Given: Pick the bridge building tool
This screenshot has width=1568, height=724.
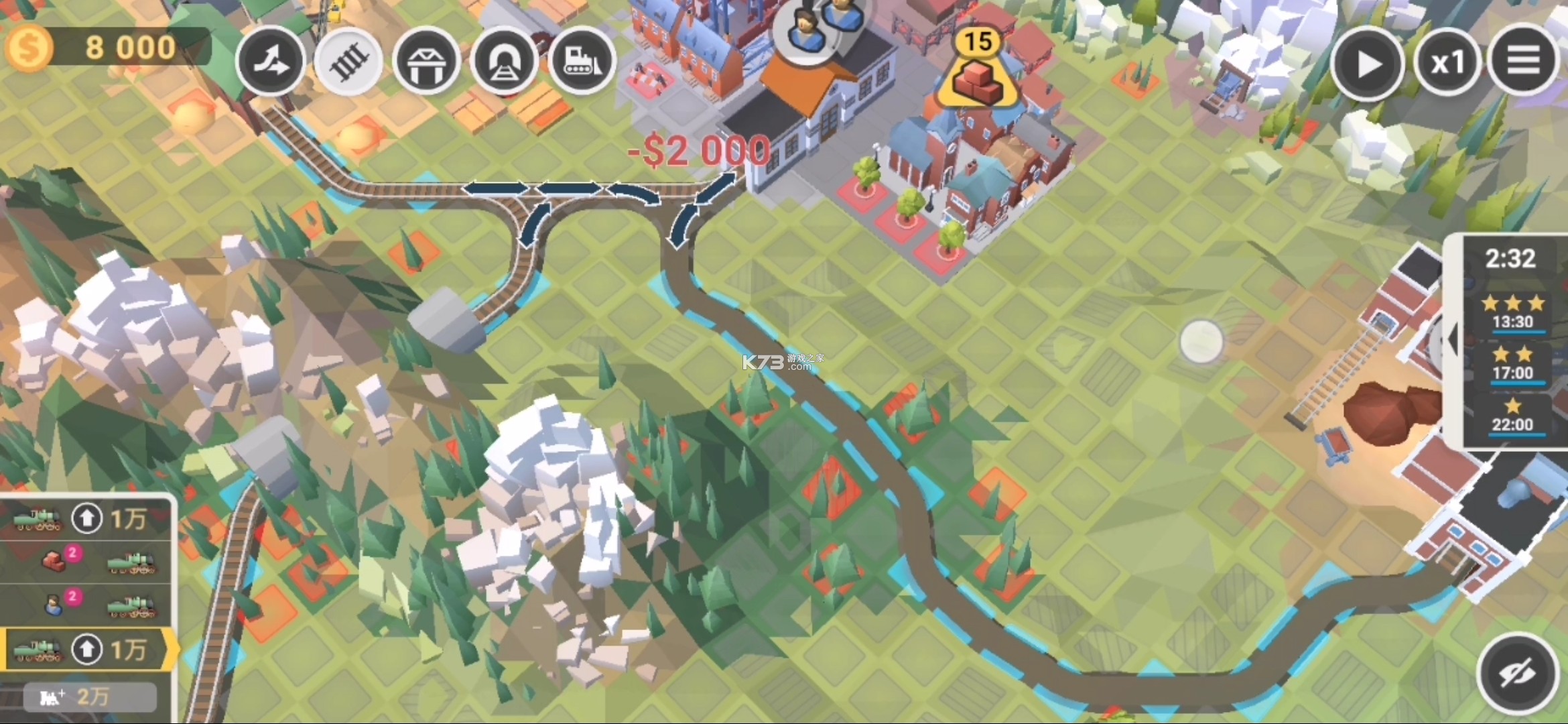Looking at the screenshot, I should [x=426, y=63].
